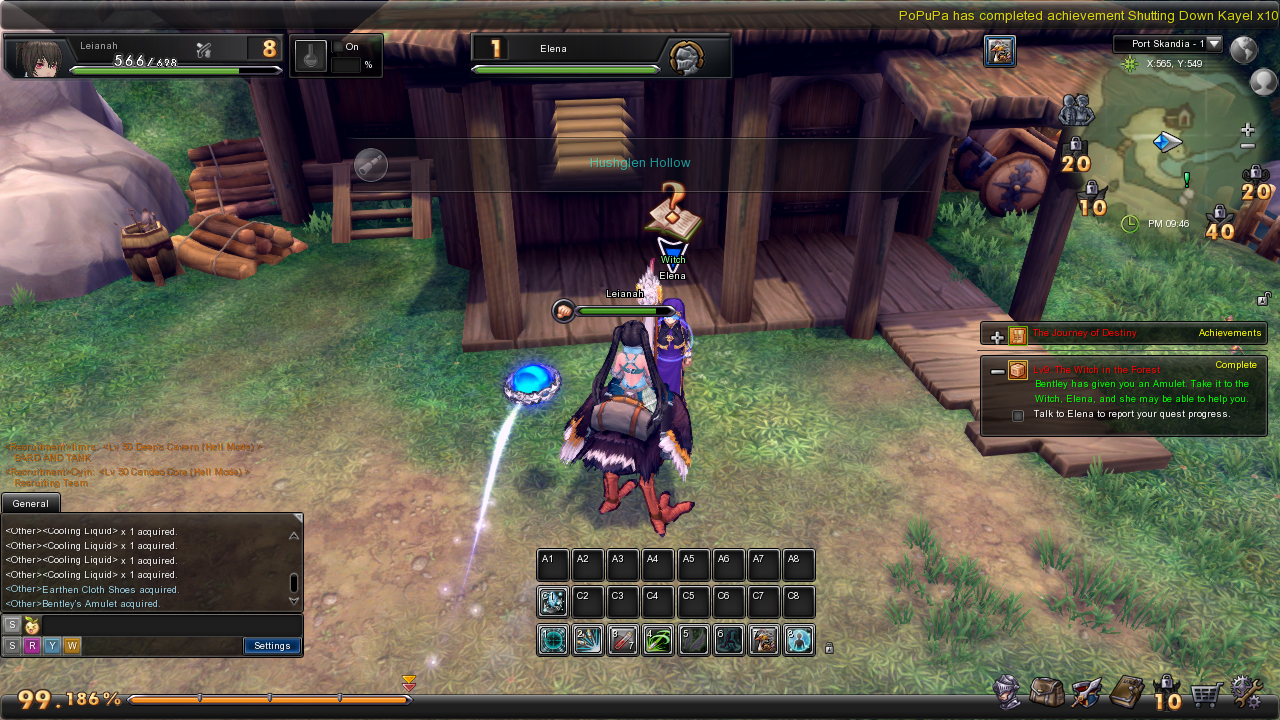
Task: Zoom in the minimap with plus button
Action: coord(1247,130)
